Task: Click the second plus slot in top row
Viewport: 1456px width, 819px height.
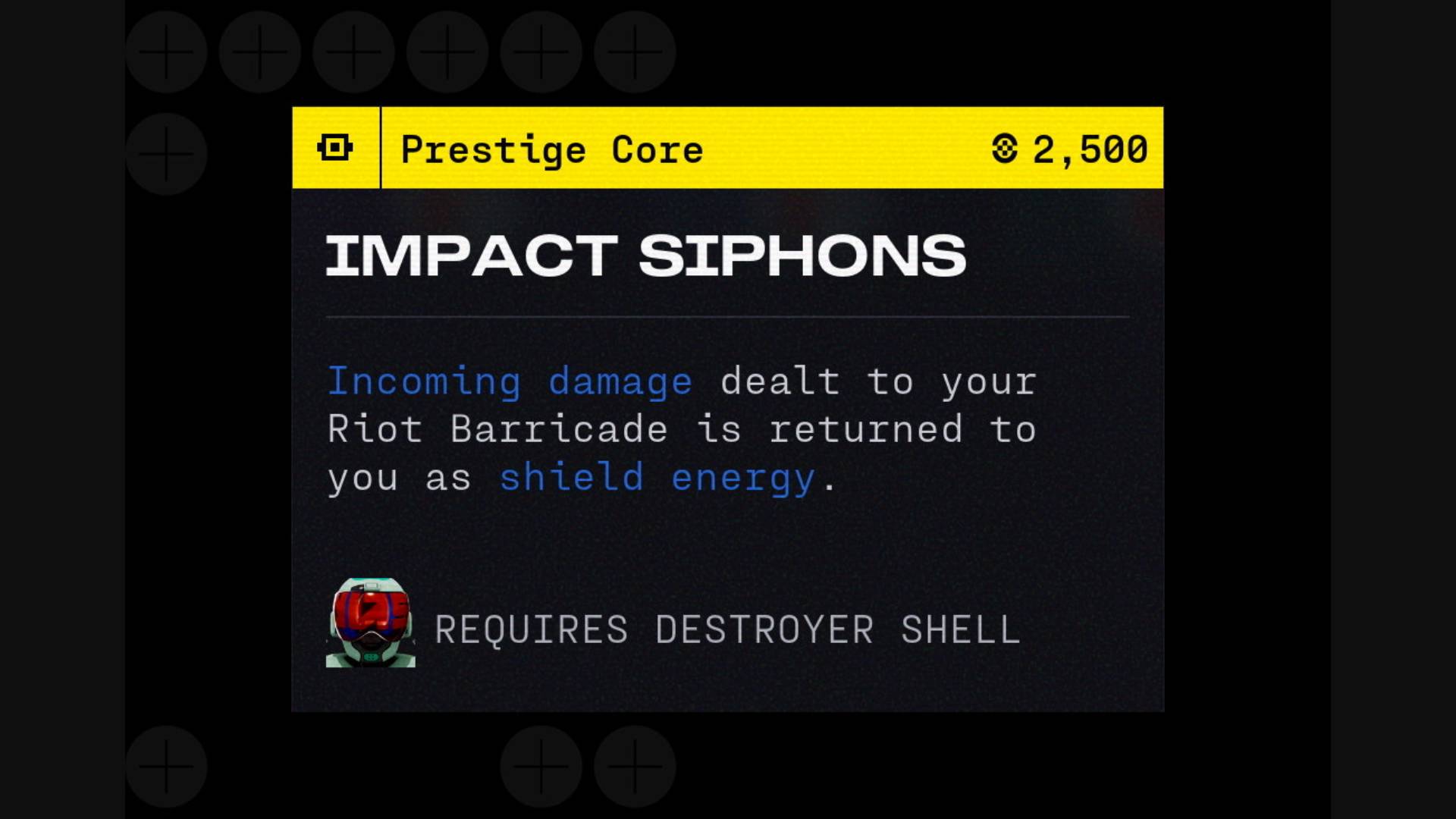Action: 259,52
